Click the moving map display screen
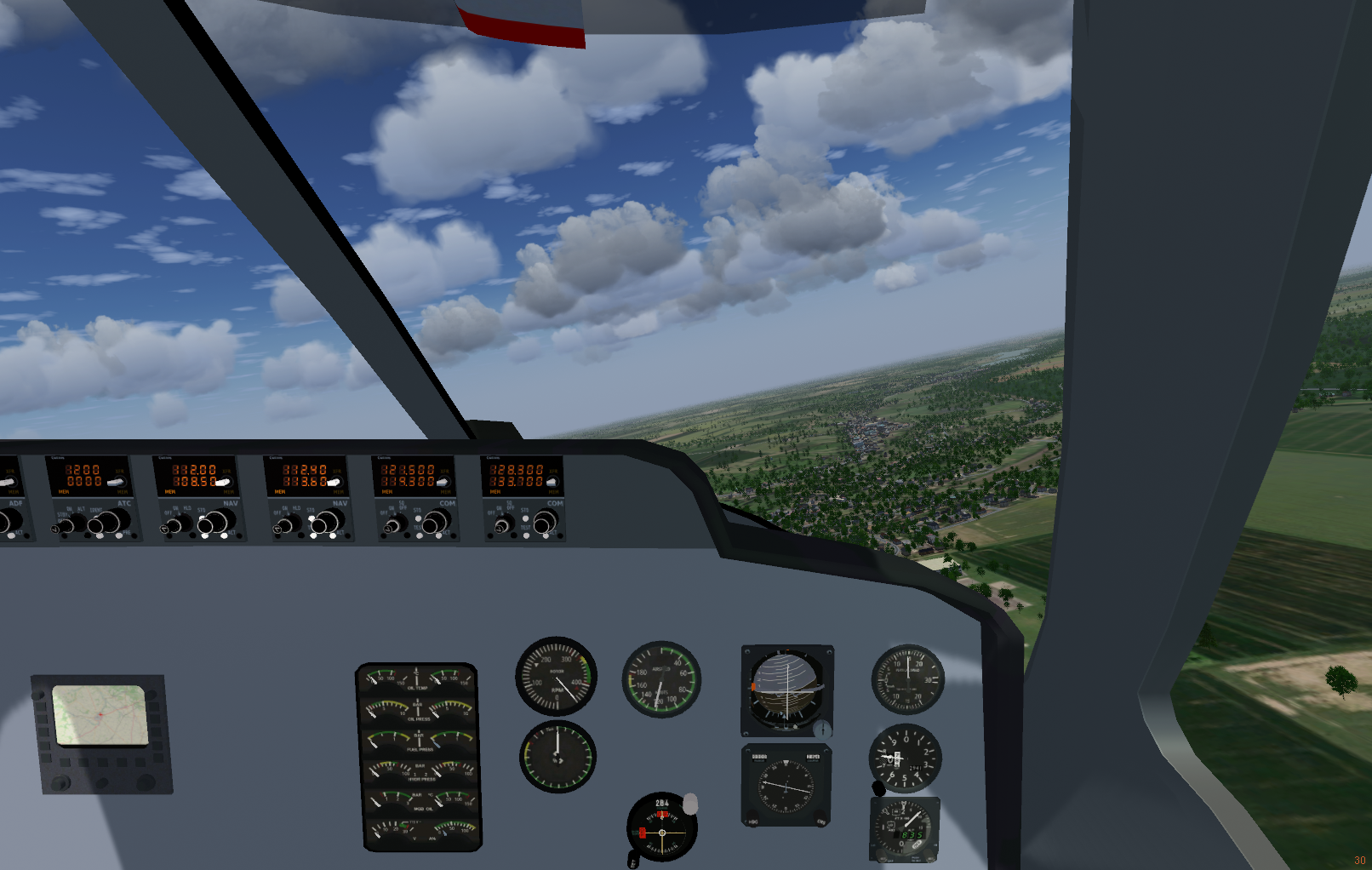This screenshot has height=870, width=1372. coord(100,715)
